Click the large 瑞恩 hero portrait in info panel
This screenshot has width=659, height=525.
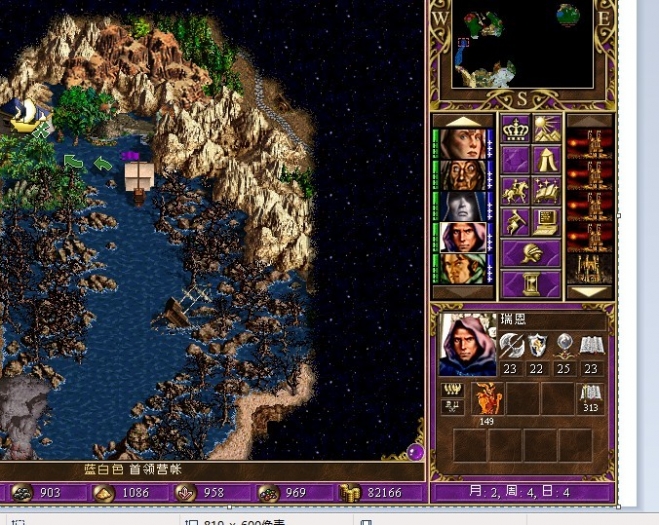[x=464, y=345]
